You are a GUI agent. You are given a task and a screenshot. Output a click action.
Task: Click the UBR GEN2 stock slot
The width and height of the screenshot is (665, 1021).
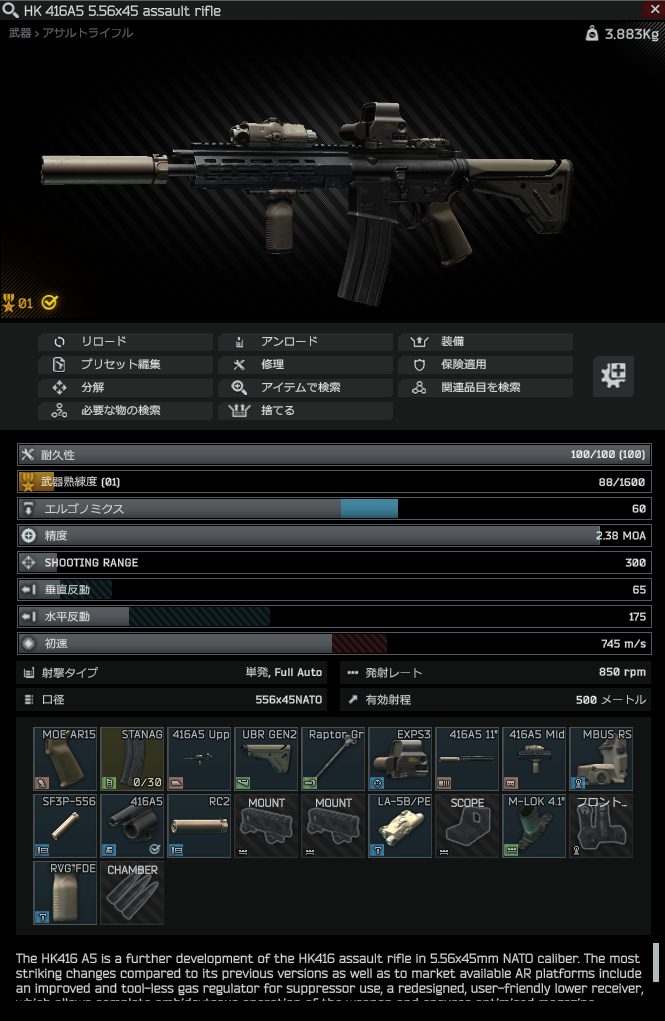point(266,759)
